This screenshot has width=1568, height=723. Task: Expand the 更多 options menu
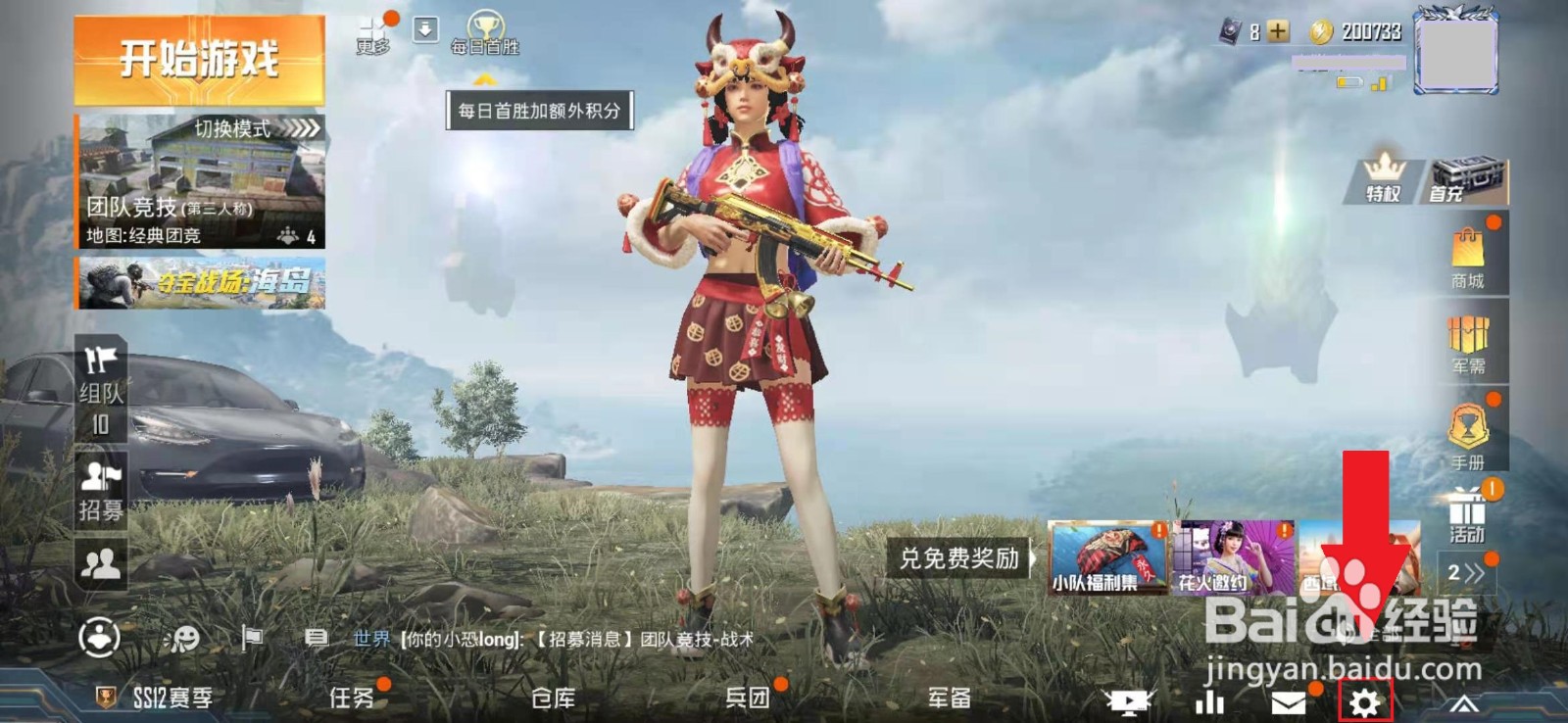coord(370,27)
